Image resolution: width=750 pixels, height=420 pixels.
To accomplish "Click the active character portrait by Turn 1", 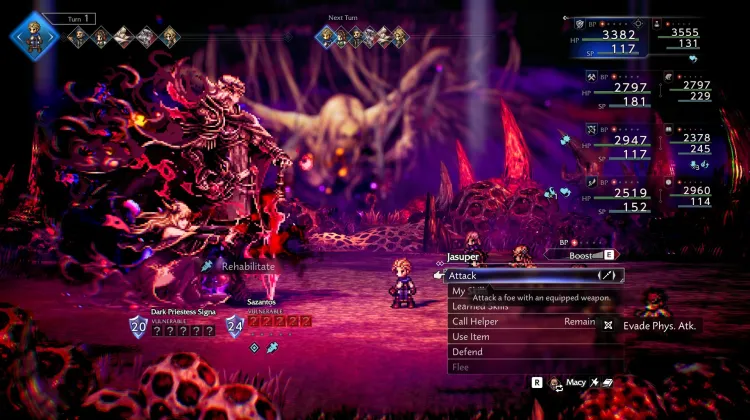I will [x=34, y=36].
